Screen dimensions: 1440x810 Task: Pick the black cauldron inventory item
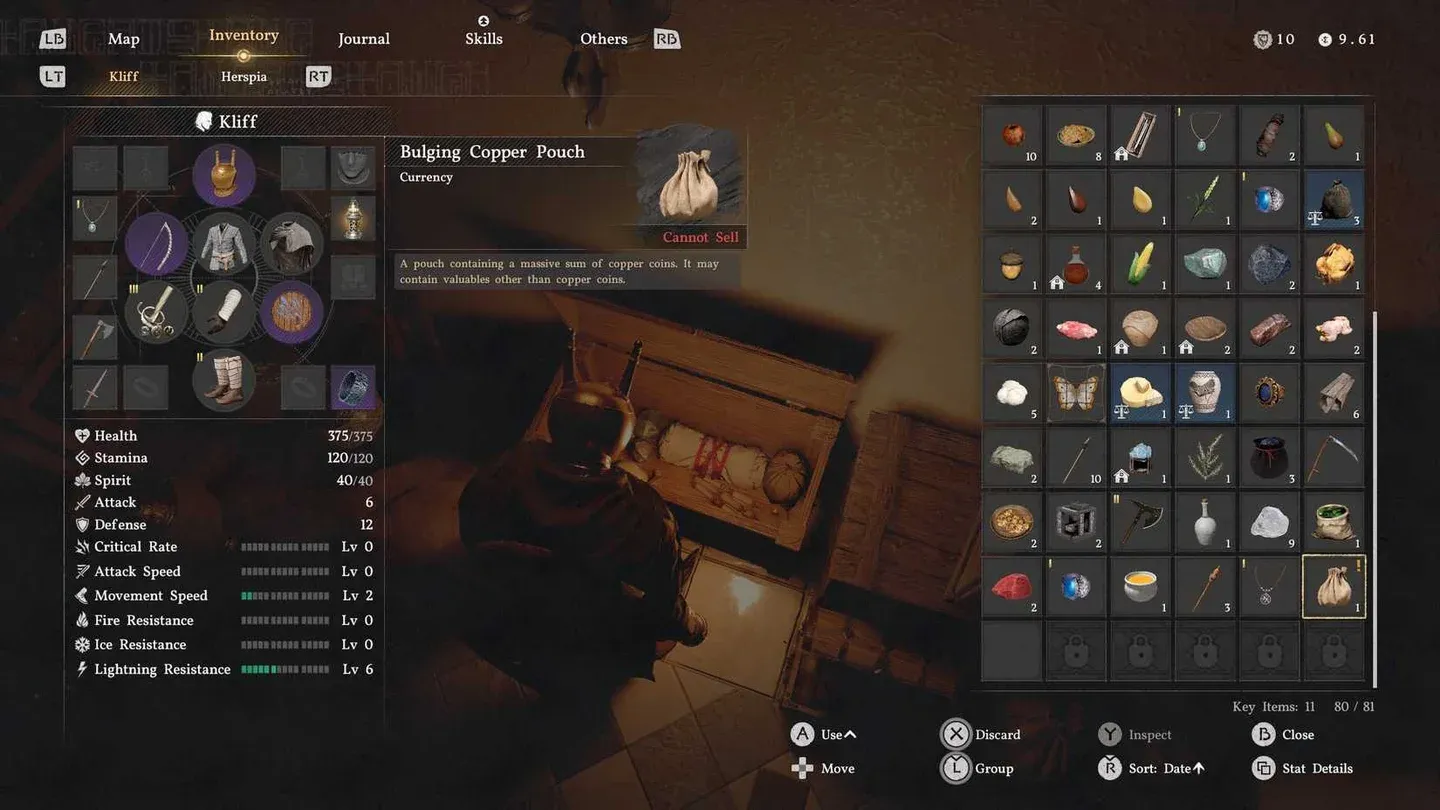[1269, 458]
